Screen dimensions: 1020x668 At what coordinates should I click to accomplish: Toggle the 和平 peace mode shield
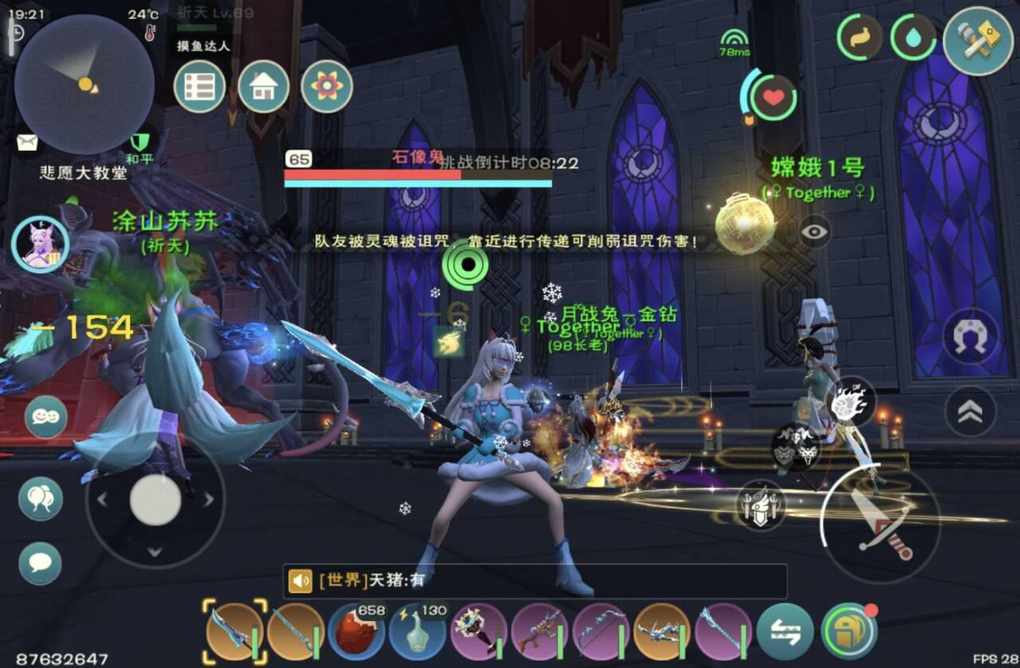139,142
